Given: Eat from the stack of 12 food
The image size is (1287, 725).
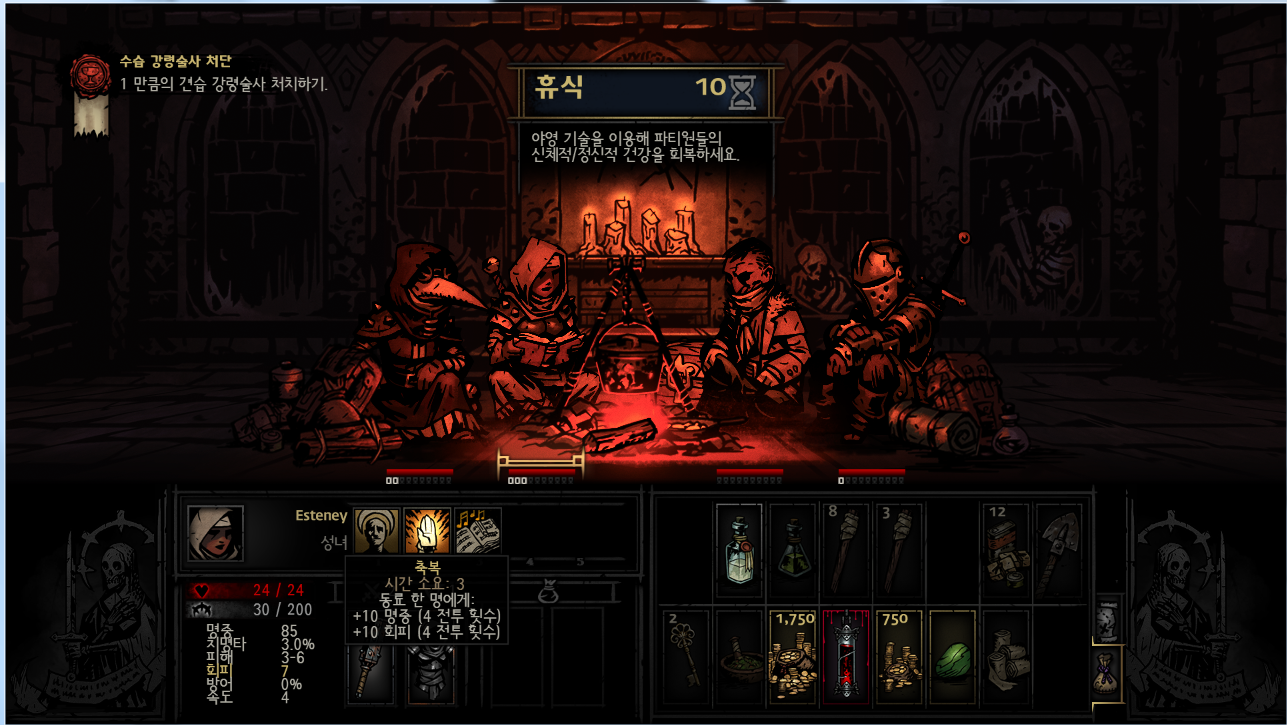Looking at the screenshot, I should point(1006,550).
